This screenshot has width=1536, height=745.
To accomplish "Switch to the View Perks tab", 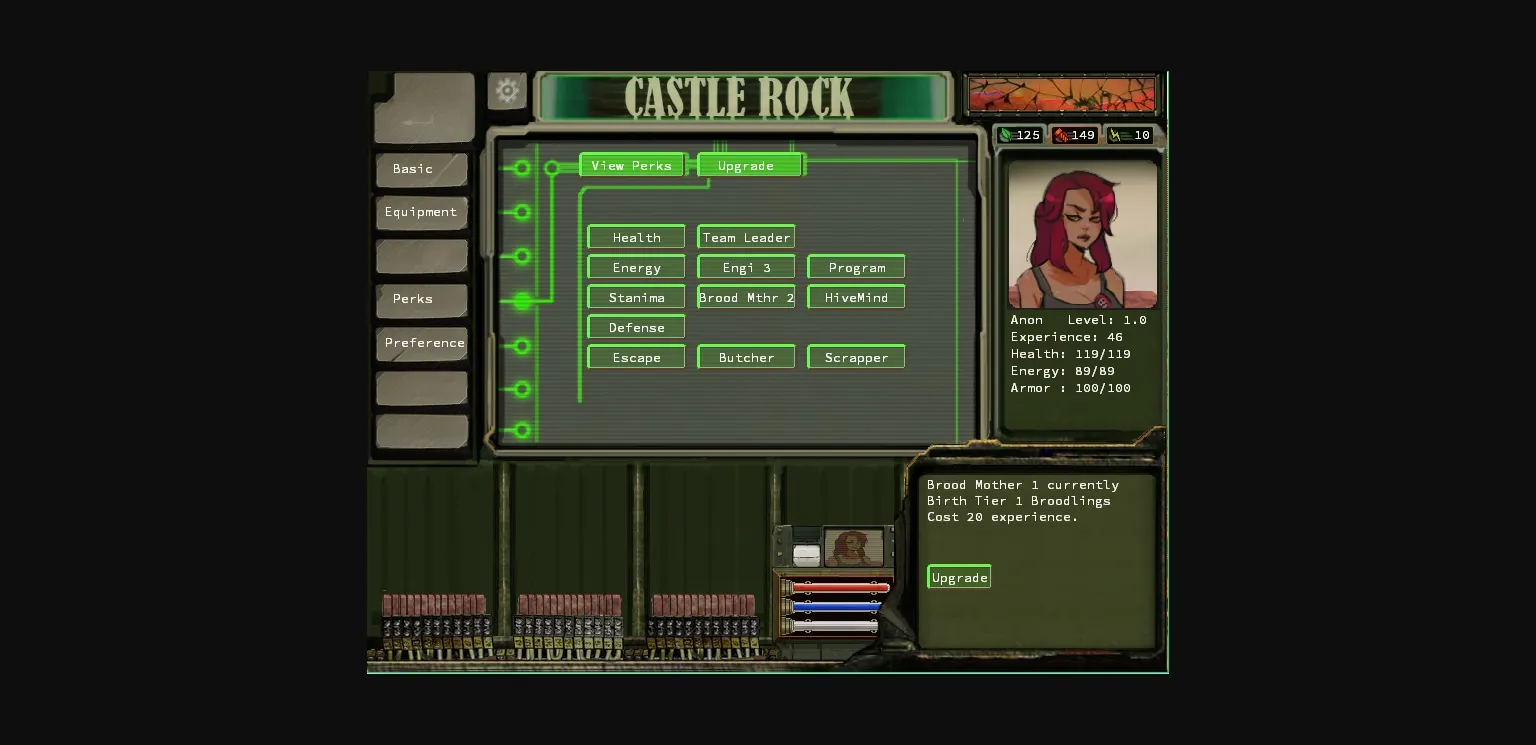I will (631, 165).
